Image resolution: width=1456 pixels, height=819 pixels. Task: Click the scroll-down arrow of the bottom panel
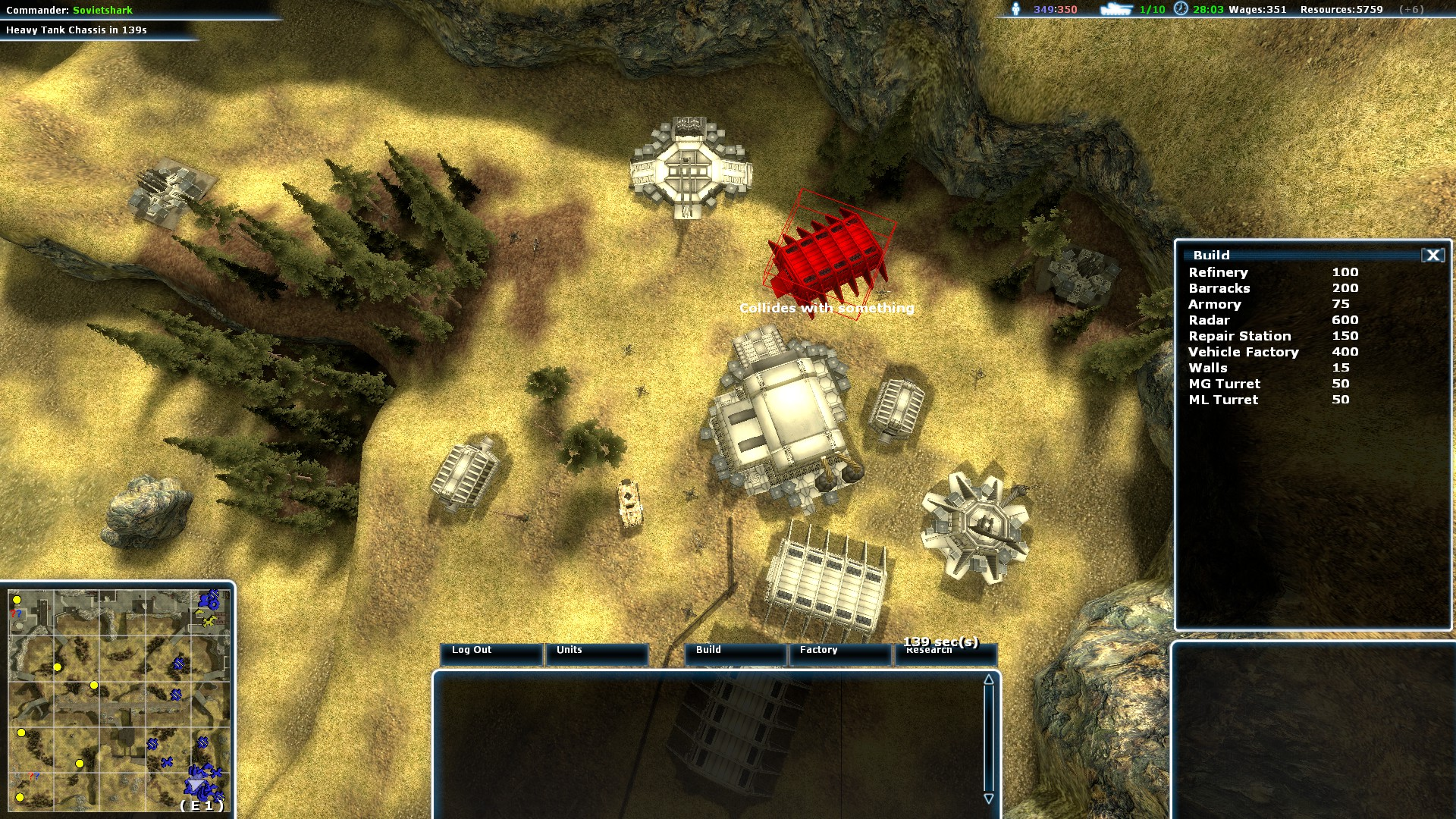(x=988, y=799)
